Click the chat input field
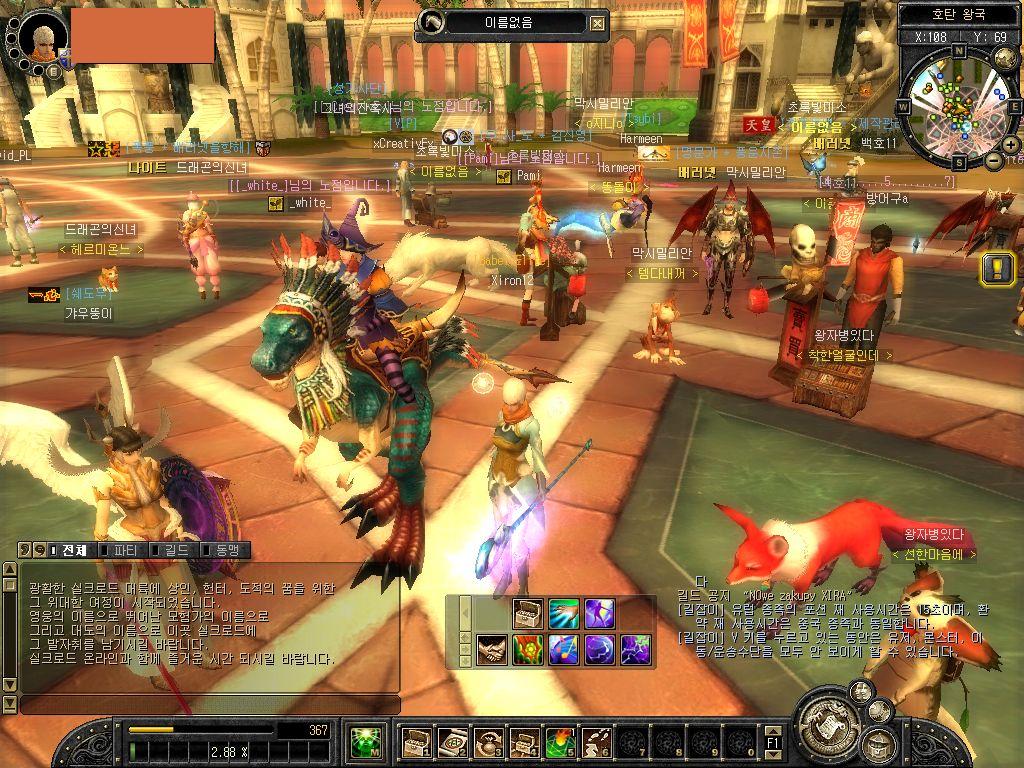The image size is (1024, 768). click(208, 704)
